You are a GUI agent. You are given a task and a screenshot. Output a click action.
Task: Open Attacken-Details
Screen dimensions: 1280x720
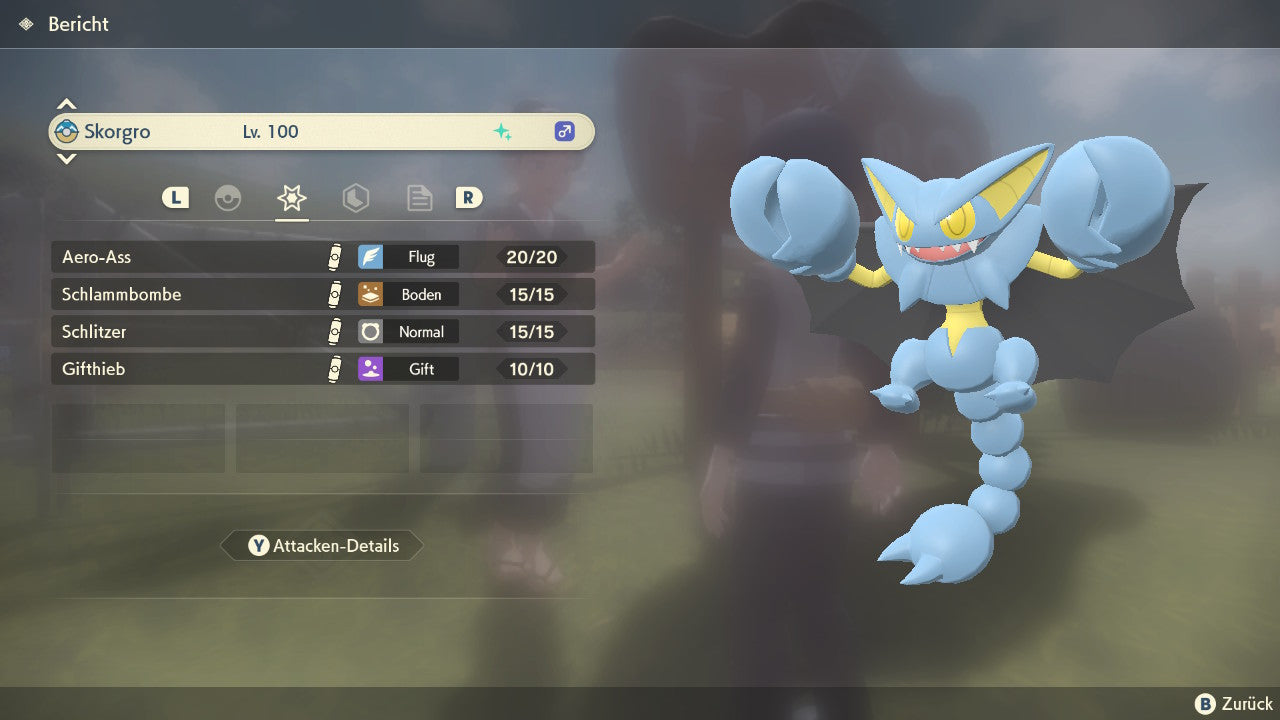(x=322, y=546)
